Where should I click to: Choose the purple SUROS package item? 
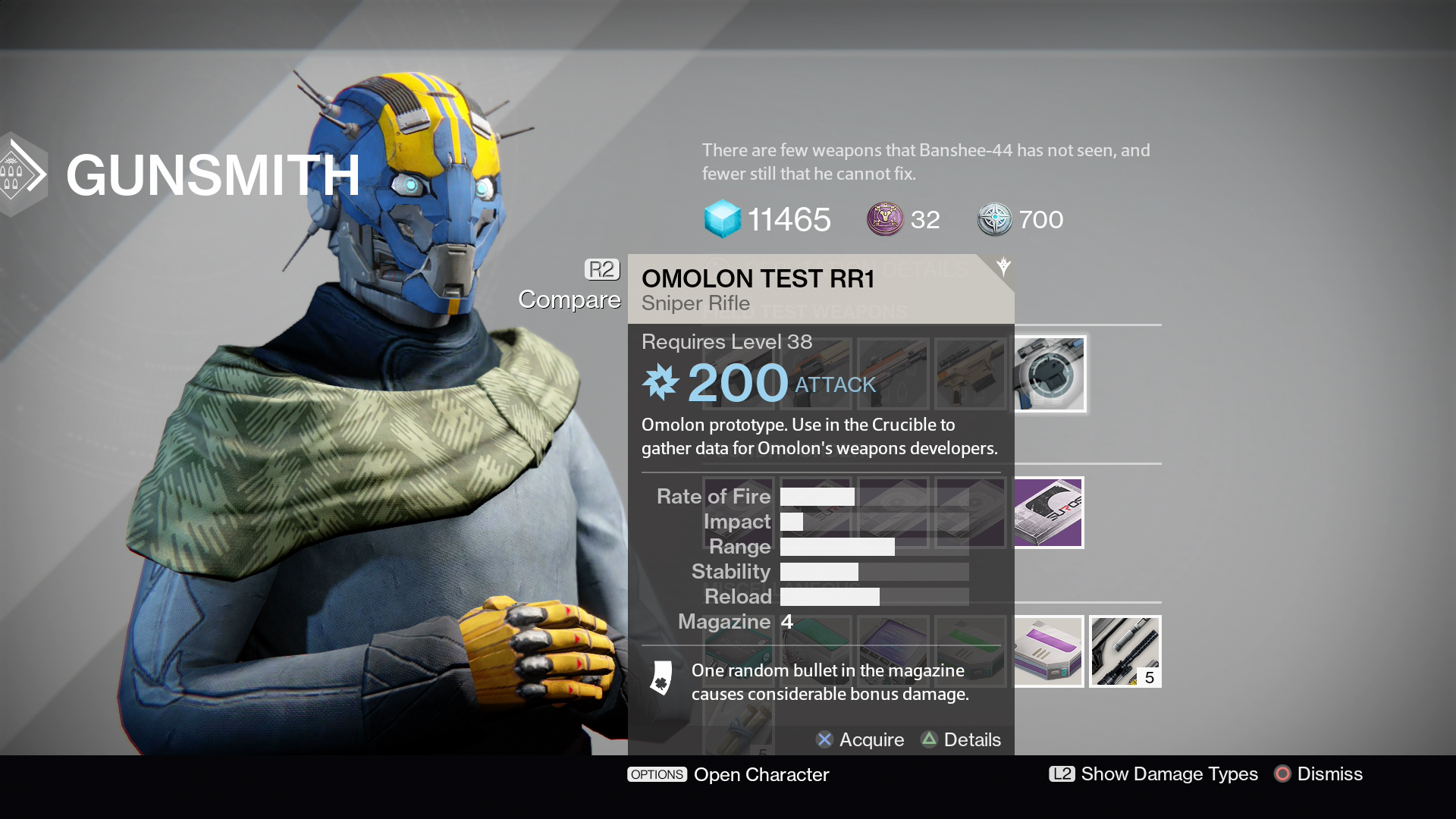coord(1050,513)
